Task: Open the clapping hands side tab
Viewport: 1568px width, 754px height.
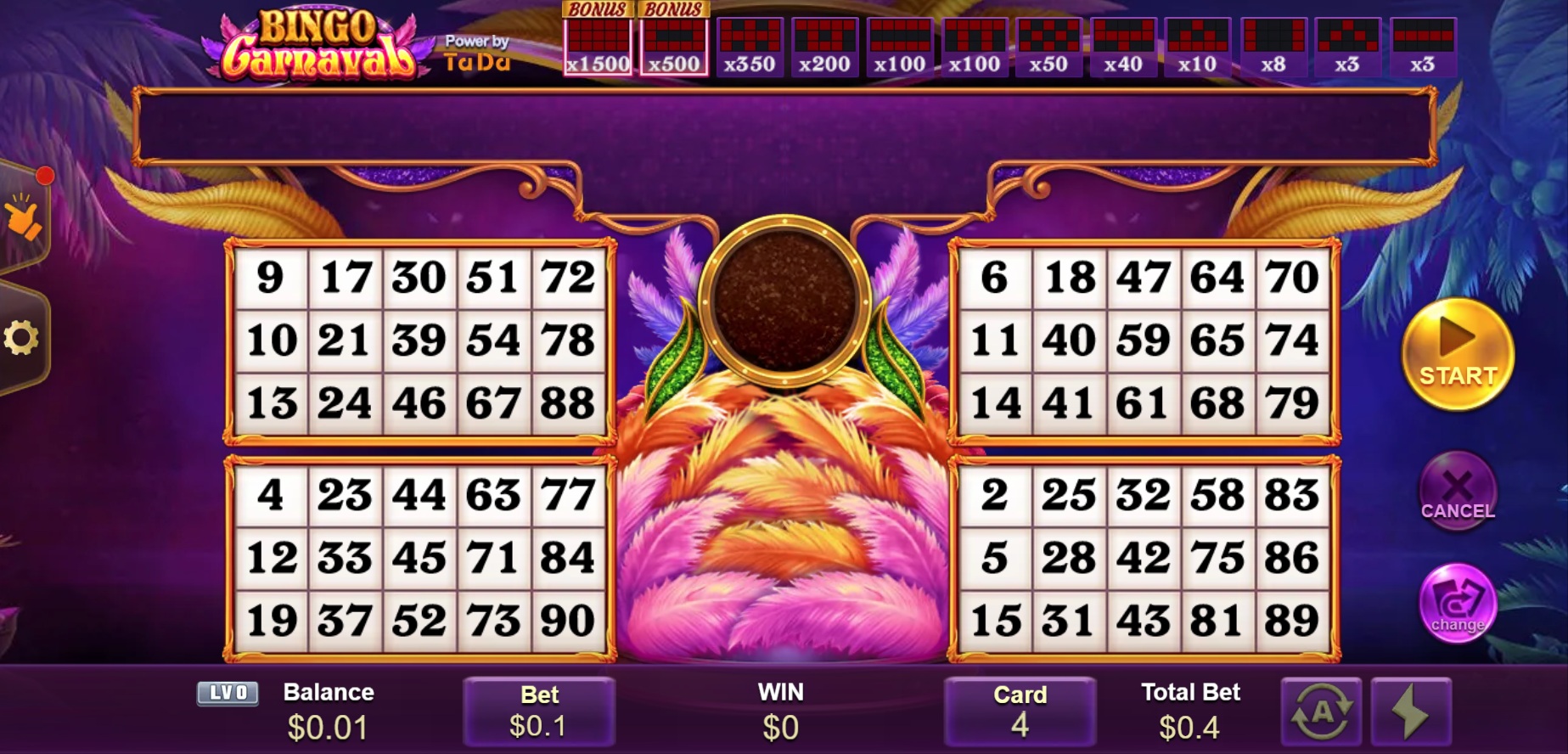Action: click(23, 217)
